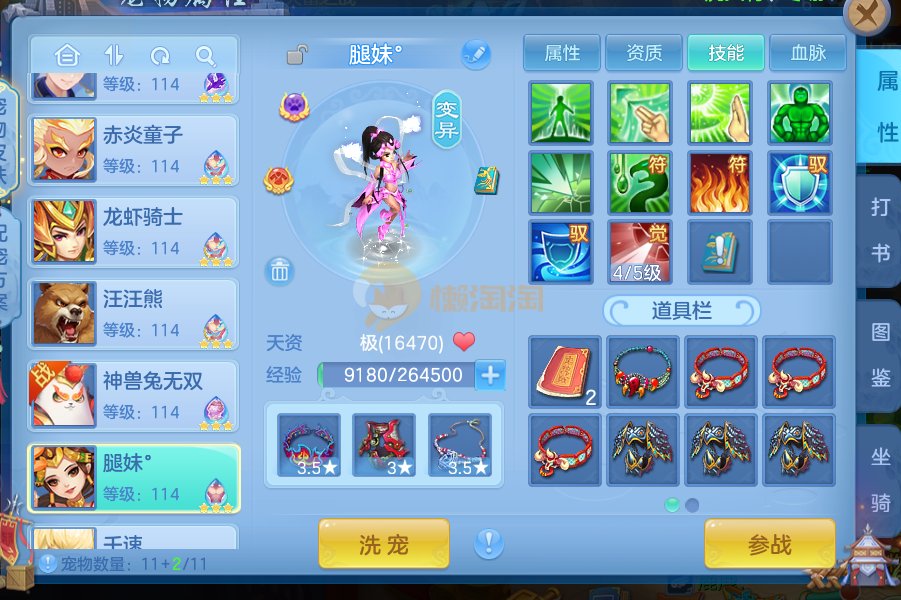Viewport: 901px width, 600px height.
Task: Select the red book item slot
Action: (564, 372)
